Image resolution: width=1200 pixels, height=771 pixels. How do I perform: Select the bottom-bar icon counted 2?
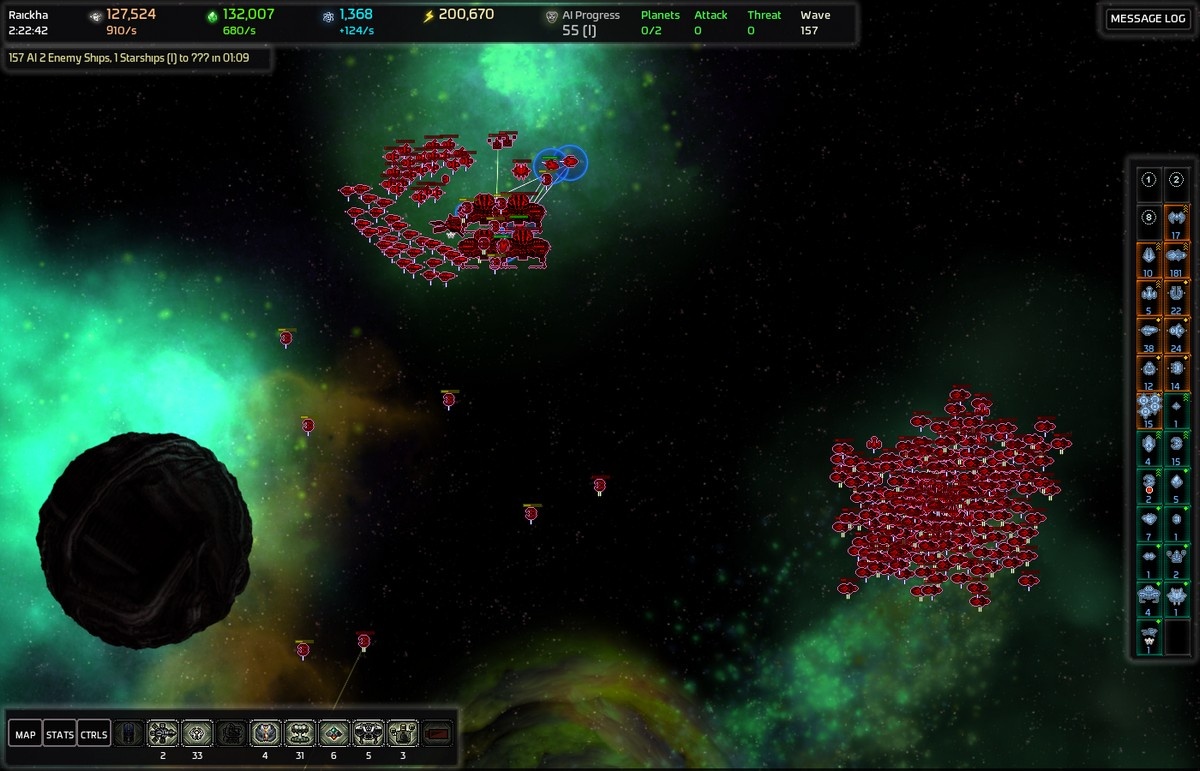coord(163,734)
